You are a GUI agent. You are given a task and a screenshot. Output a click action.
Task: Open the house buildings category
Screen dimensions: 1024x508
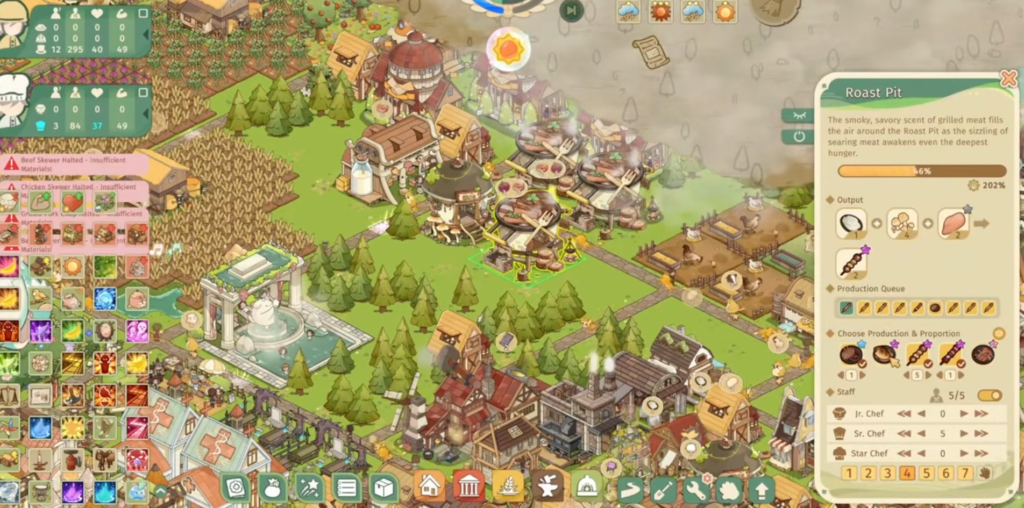click(x=429, y=488)
